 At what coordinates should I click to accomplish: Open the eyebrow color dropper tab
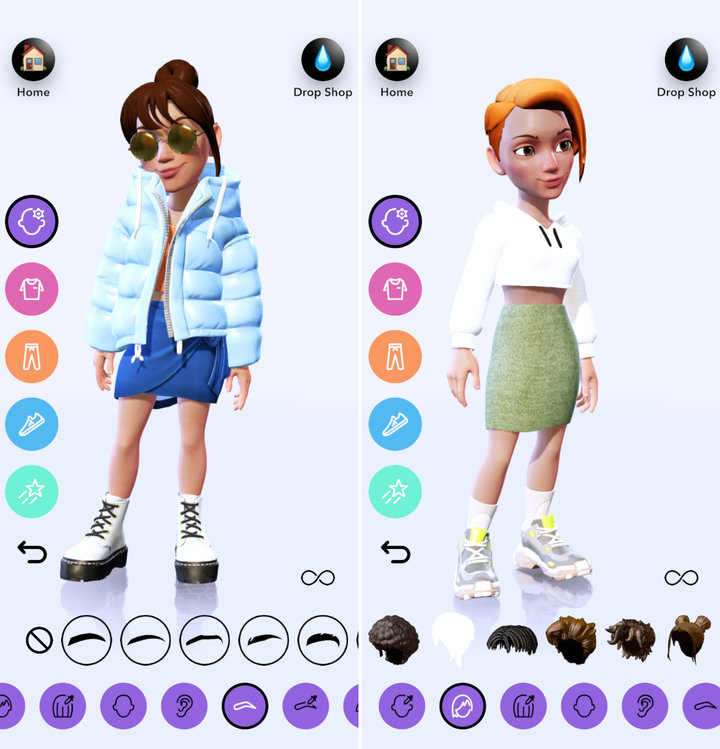306,706
